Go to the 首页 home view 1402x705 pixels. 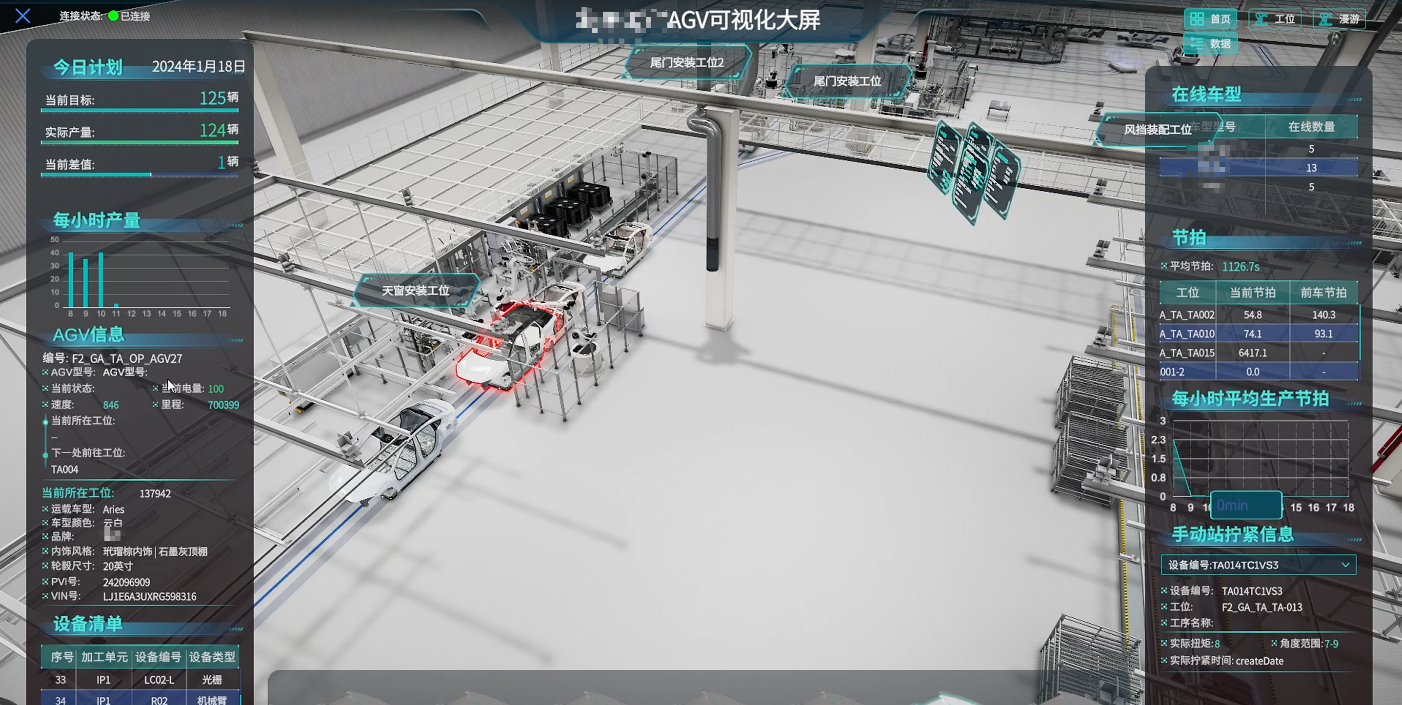pyautogui.click(x=1210, y=19)
